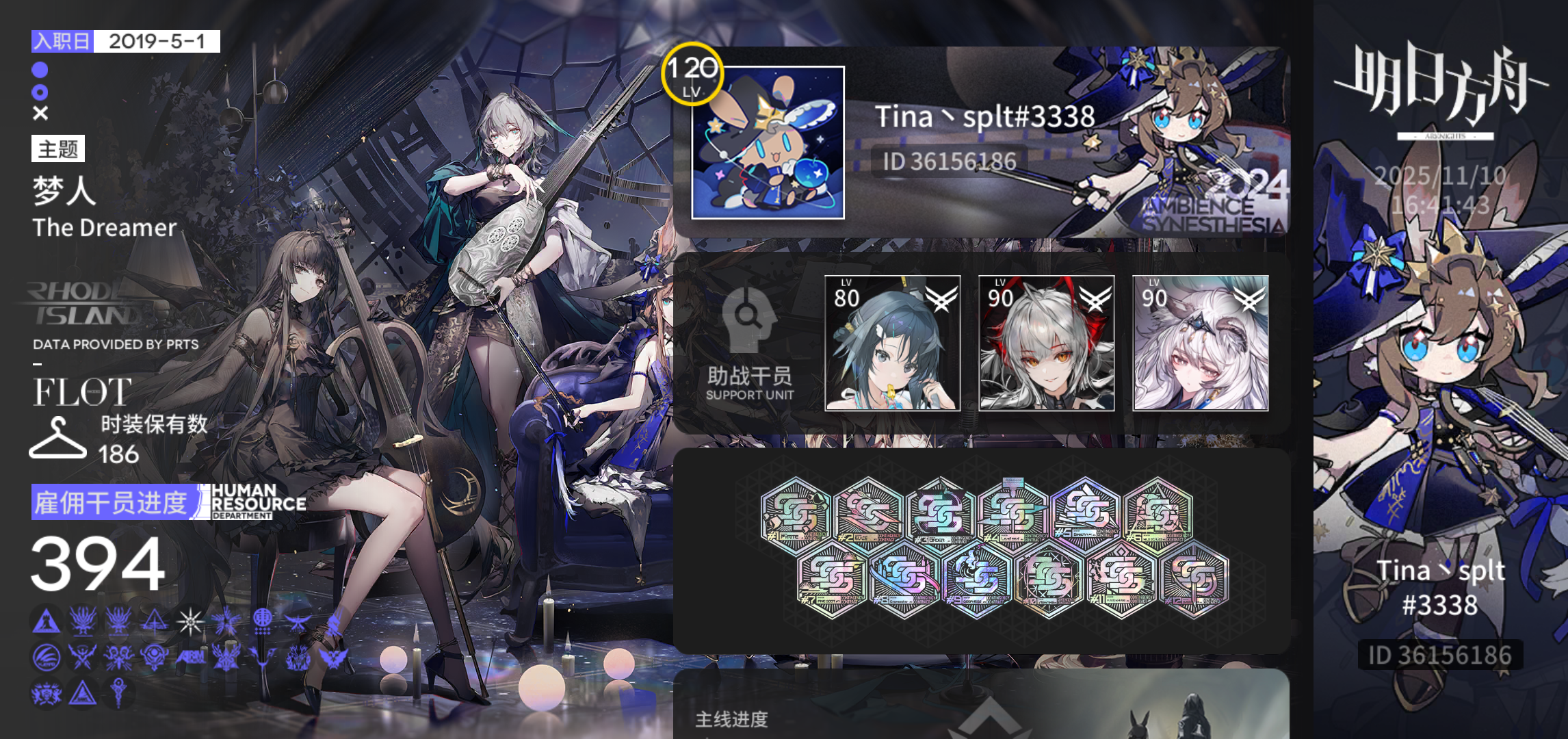Select the 主线进度 section header

(x=731, y=720)
